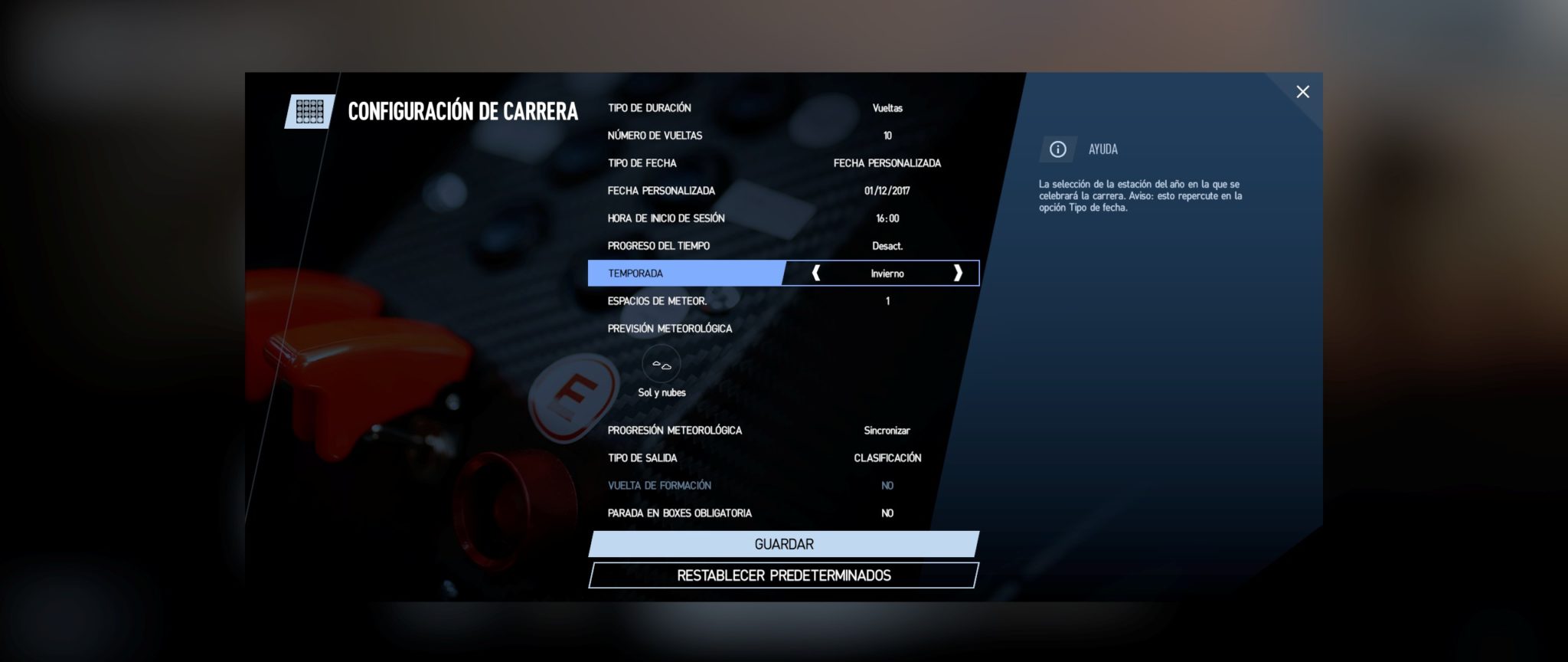The height and width of the screenshot is (662, 1568).
Task: Change Hora de Inicio de Sesión
Action: [782, 218]
